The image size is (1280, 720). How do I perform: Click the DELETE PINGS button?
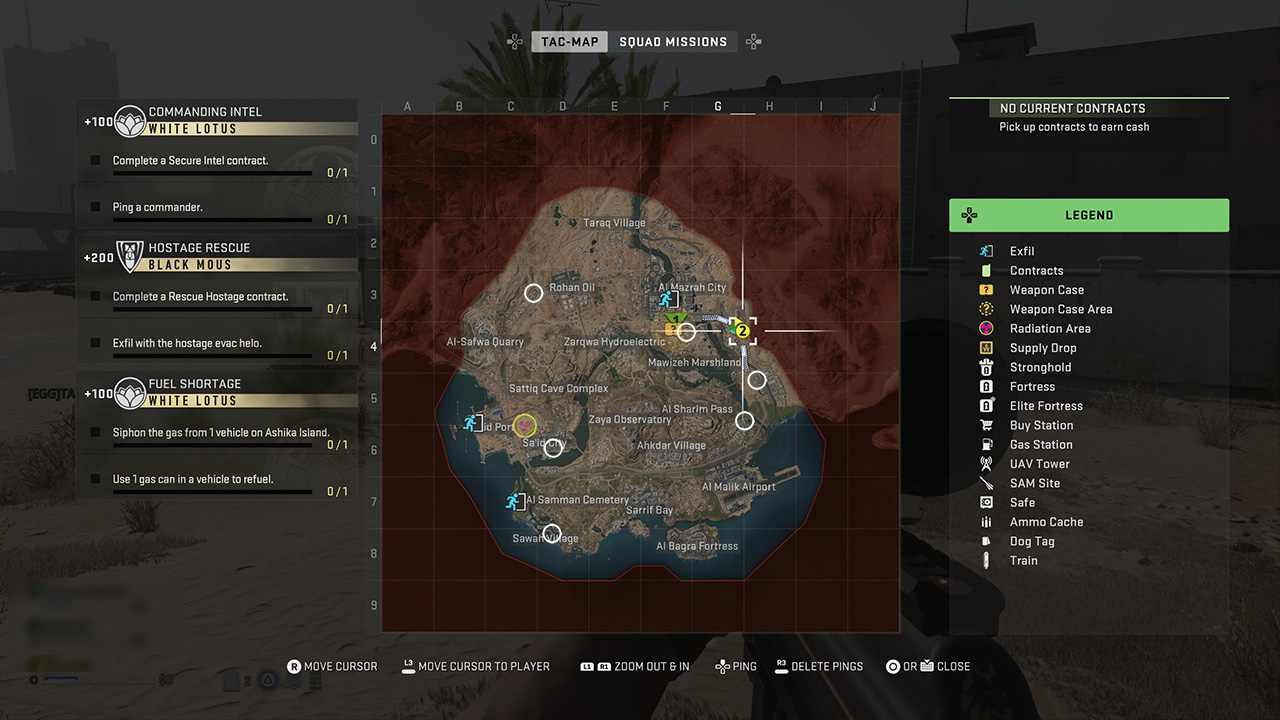pos(819,665)
